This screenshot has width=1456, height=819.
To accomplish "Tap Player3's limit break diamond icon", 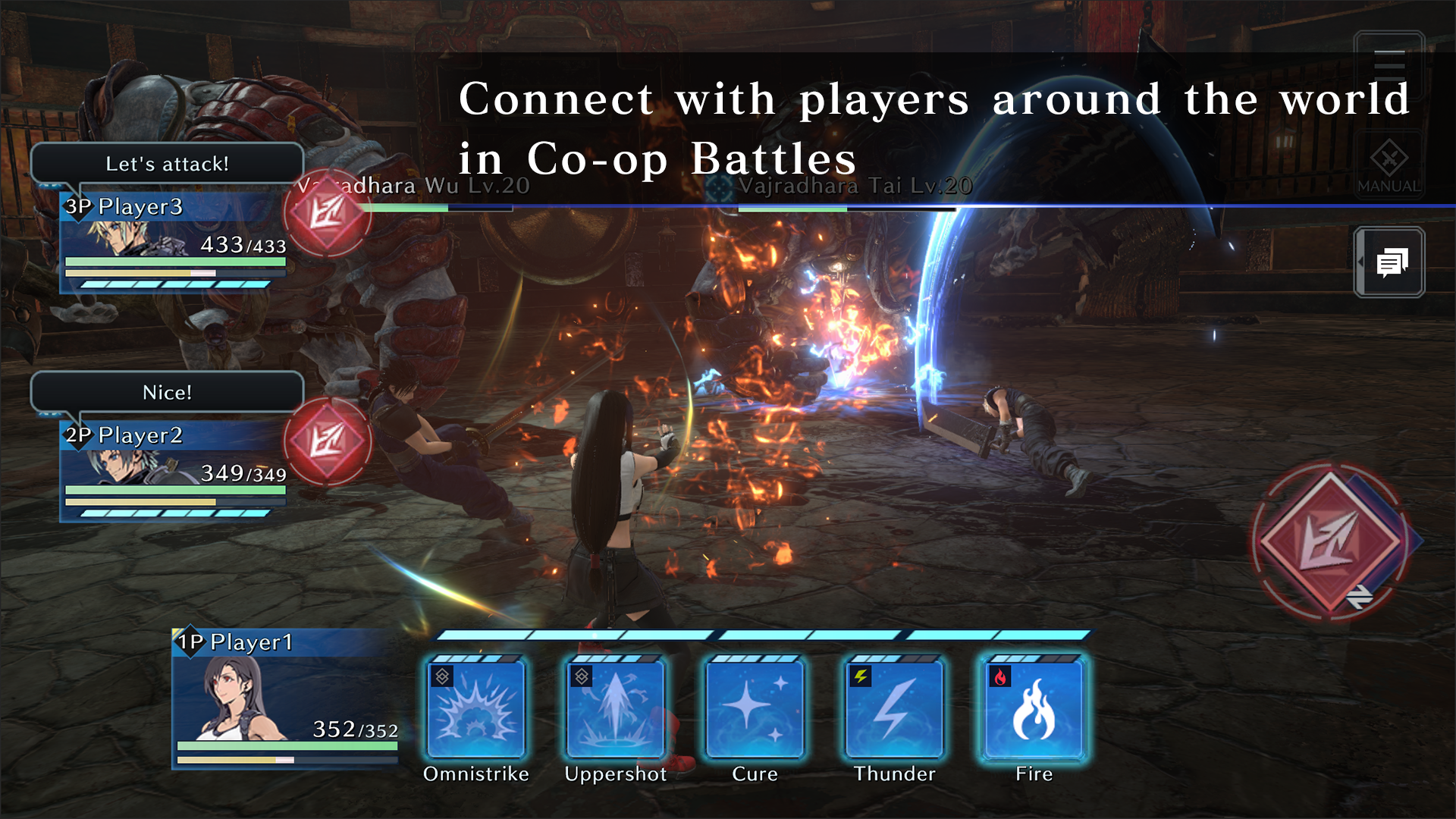I will point(329,215).
